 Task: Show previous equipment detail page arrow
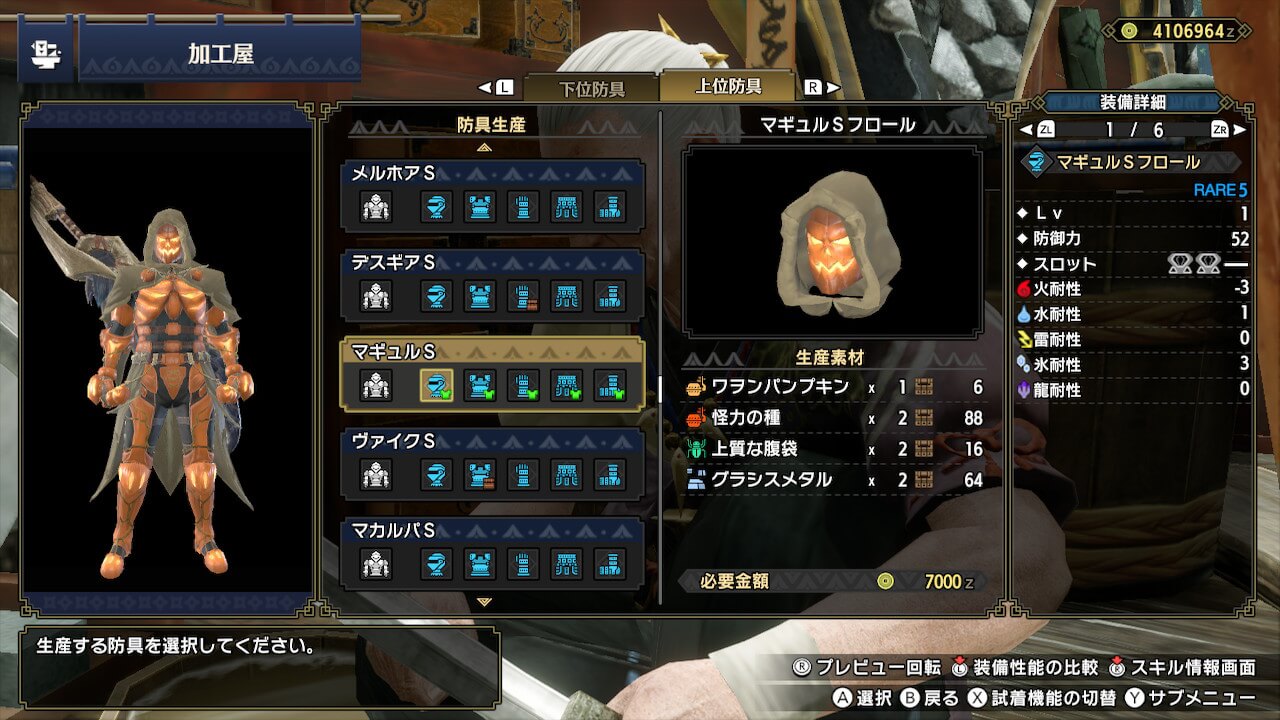(x=1026, y=130)
